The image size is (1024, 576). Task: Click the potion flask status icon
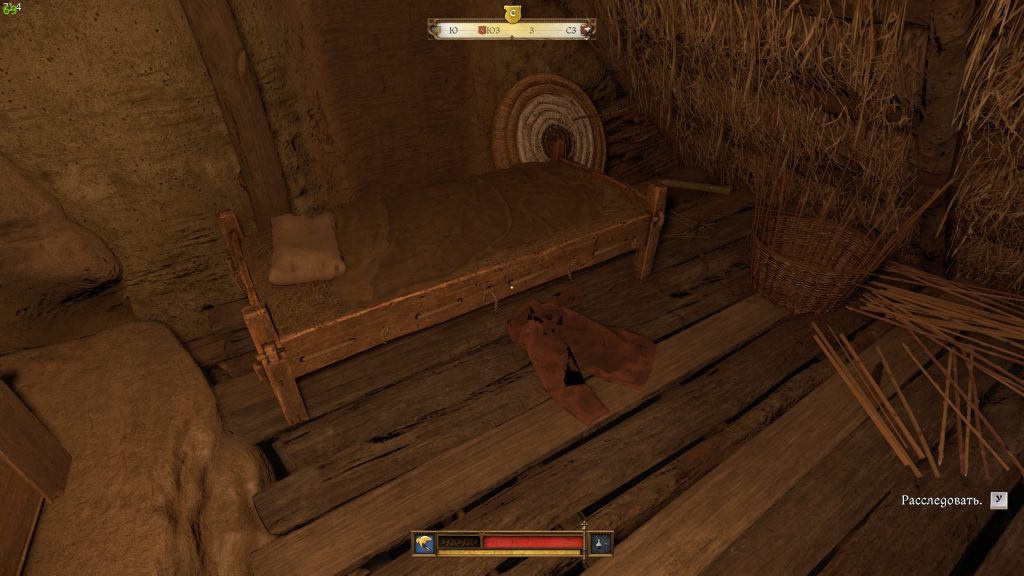[x=600, y=542]
